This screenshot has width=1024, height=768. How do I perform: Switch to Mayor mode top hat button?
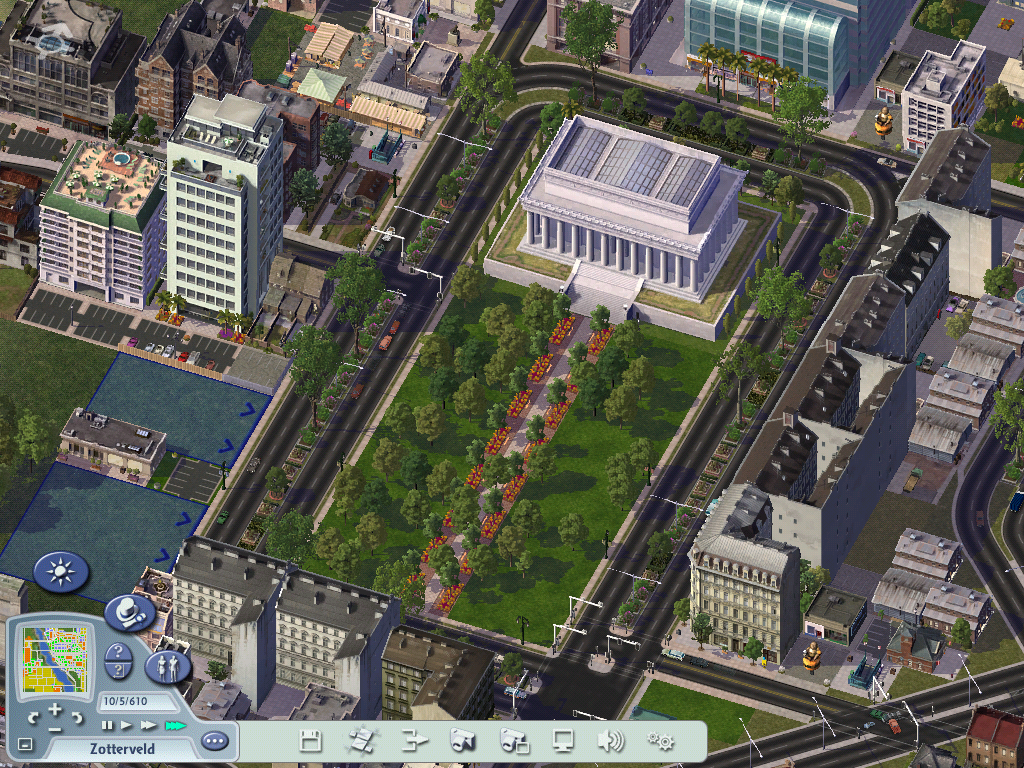point(129,611)
